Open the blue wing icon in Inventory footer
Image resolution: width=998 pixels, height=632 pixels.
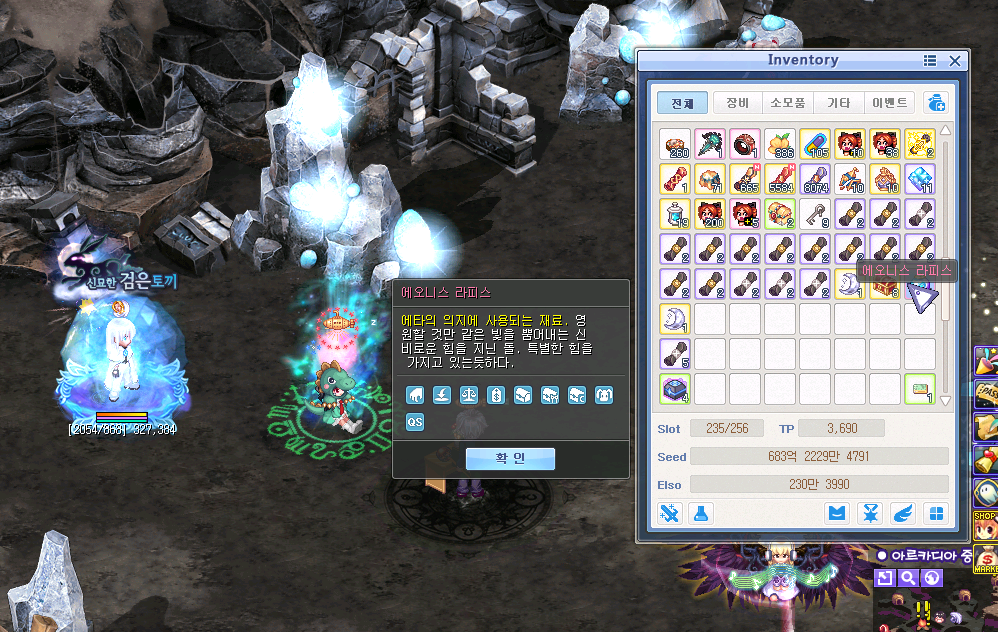click(904, 513)
